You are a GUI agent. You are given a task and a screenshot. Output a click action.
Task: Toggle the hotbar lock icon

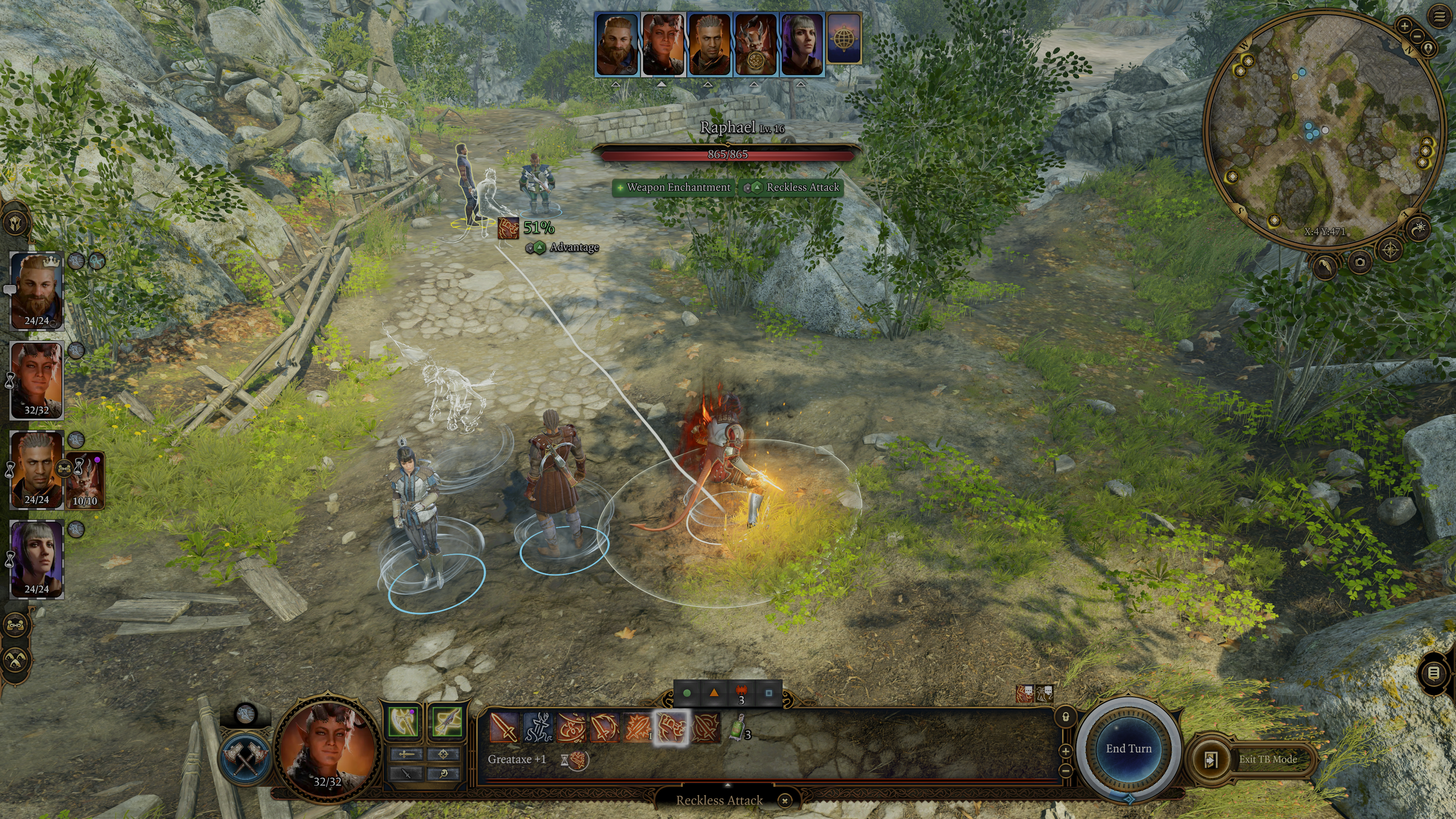point(1065,717)
